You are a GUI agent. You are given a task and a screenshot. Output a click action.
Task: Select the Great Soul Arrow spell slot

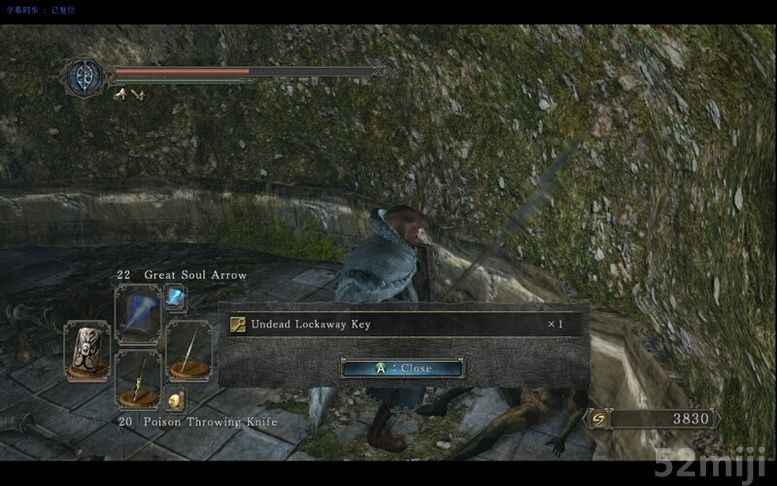click(137, 314)
